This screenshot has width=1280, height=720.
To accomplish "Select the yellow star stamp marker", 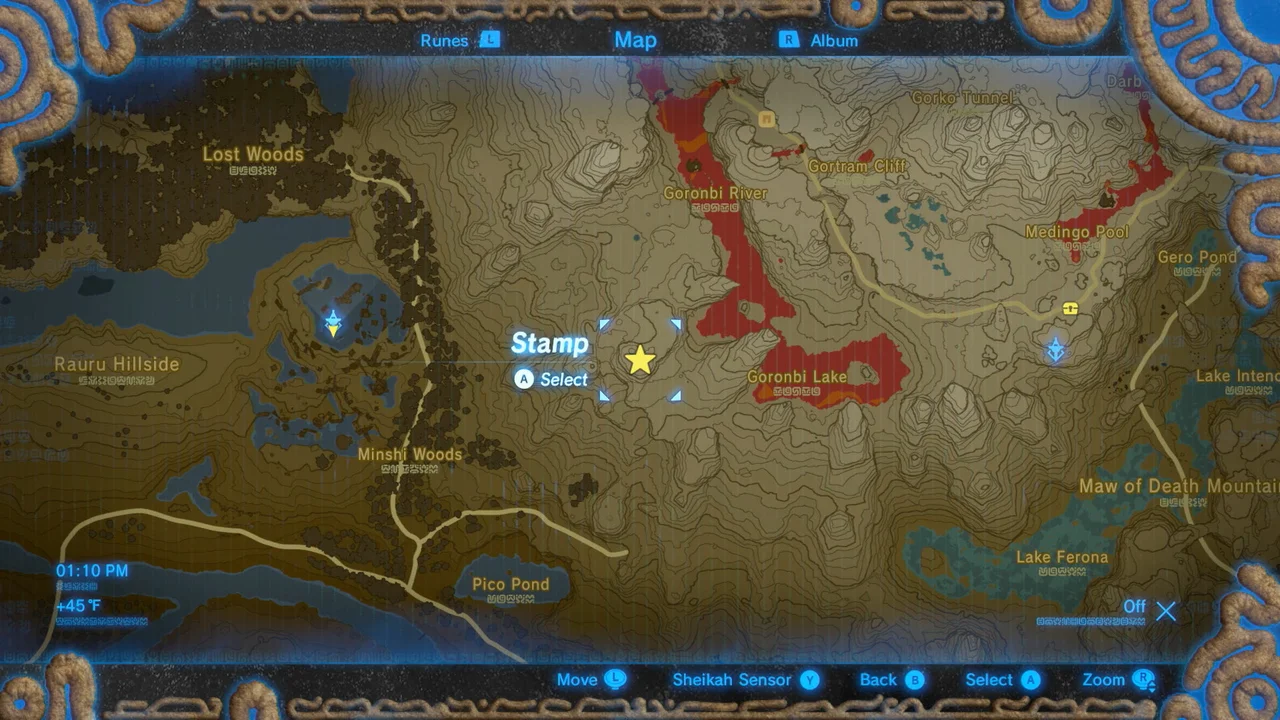I will pyautogui.click(x=640, y=360).
